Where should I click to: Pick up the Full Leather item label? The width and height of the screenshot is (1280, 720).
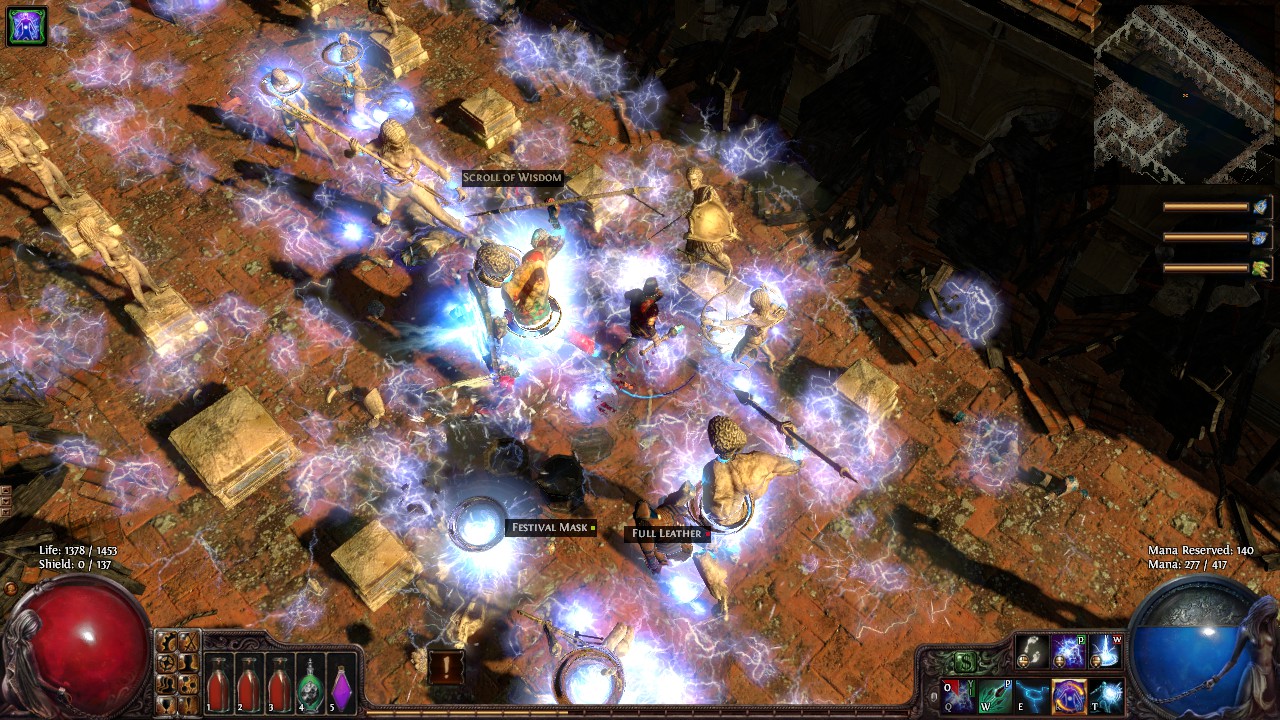667,534
